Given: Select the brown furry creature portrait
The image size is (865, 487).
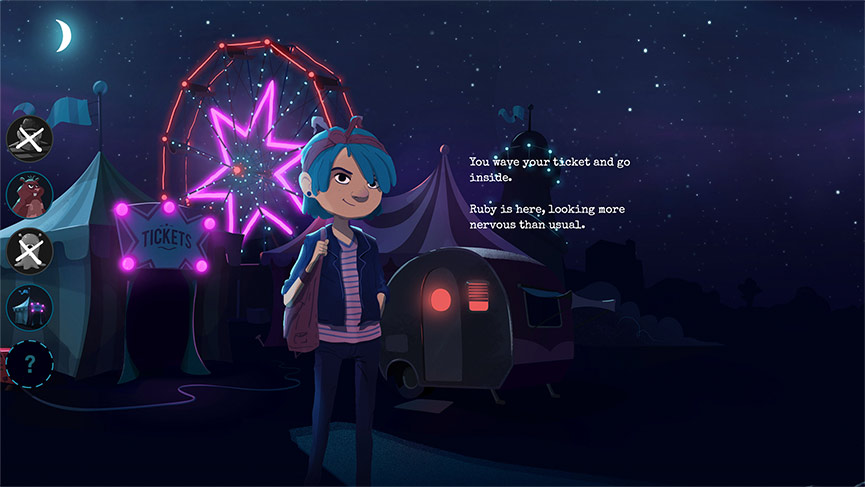Looking at the screenshot, I should 29,194.
